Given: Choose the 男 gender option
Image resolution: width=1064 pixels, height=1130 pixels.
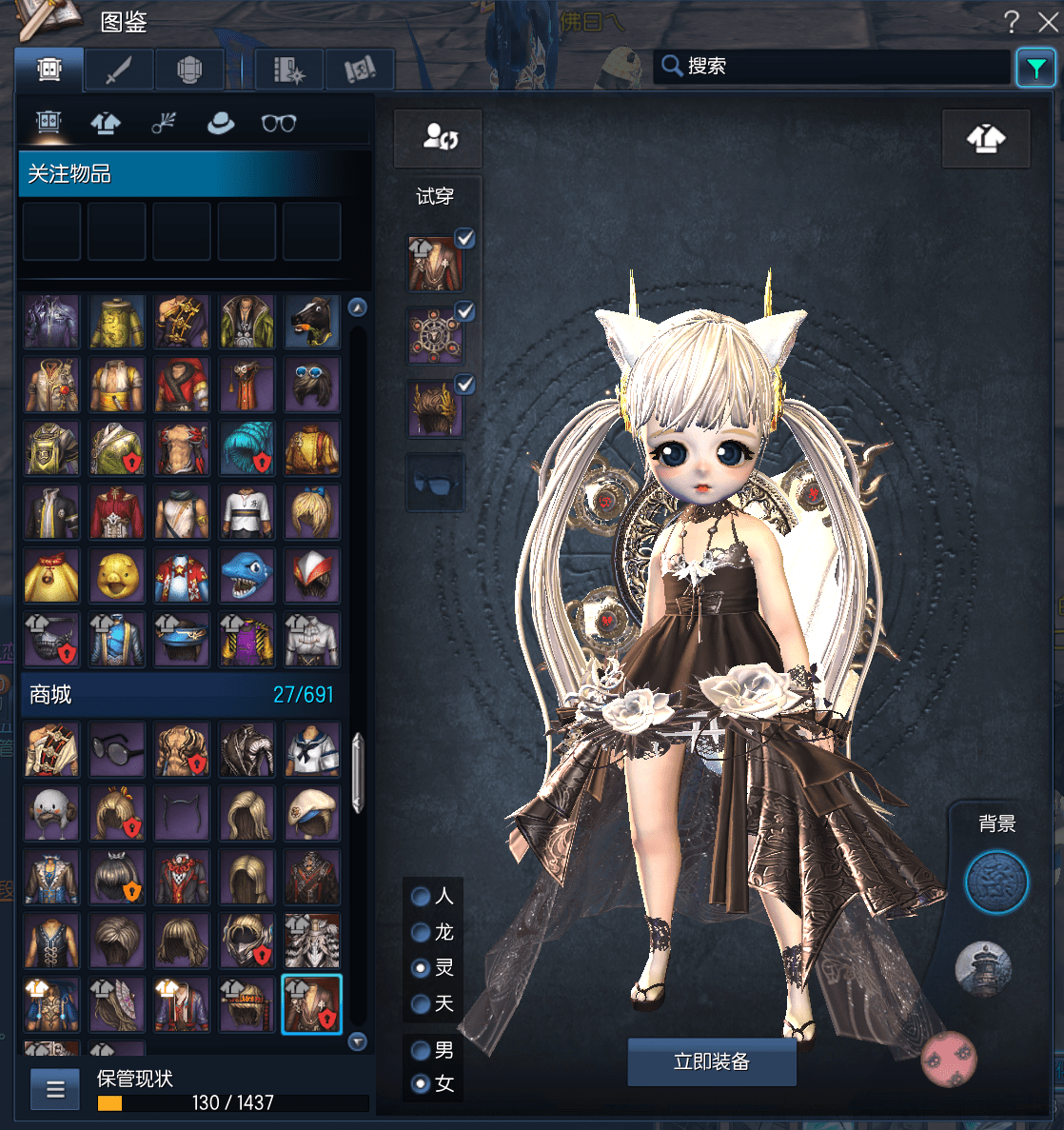Looking at the screenshot, I should pos(421,1050).
